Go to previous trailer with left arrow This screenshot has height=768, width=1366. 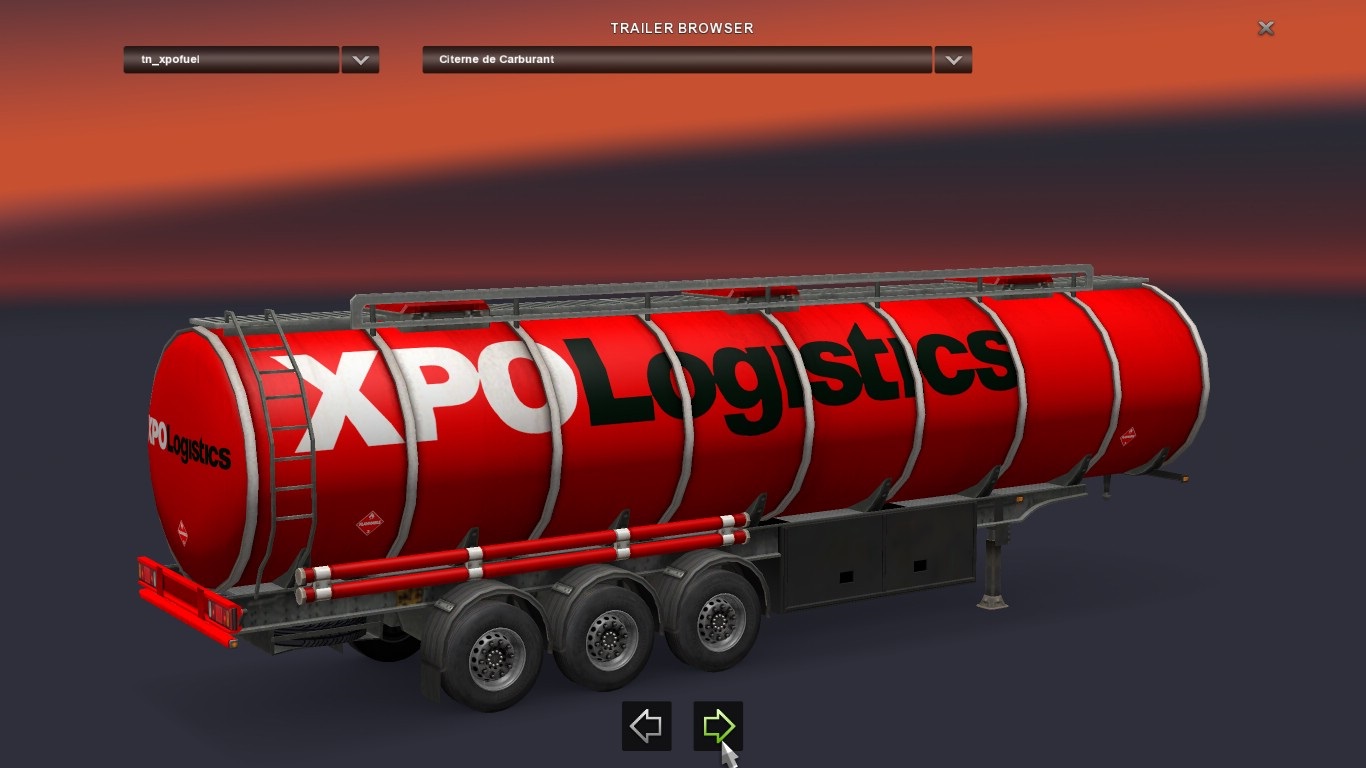click(x=646, y=726)
